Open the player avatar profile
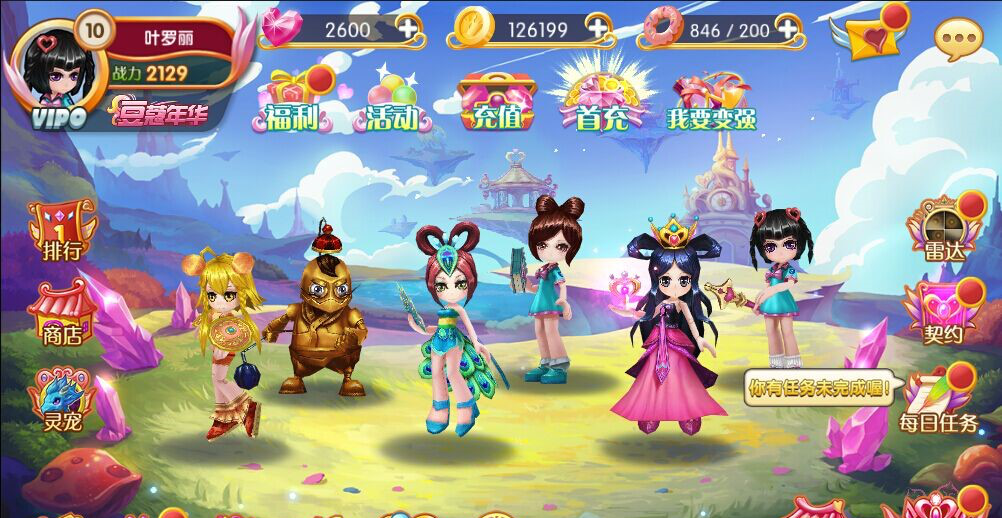1002x518 pixels. (x=59, y=70)
